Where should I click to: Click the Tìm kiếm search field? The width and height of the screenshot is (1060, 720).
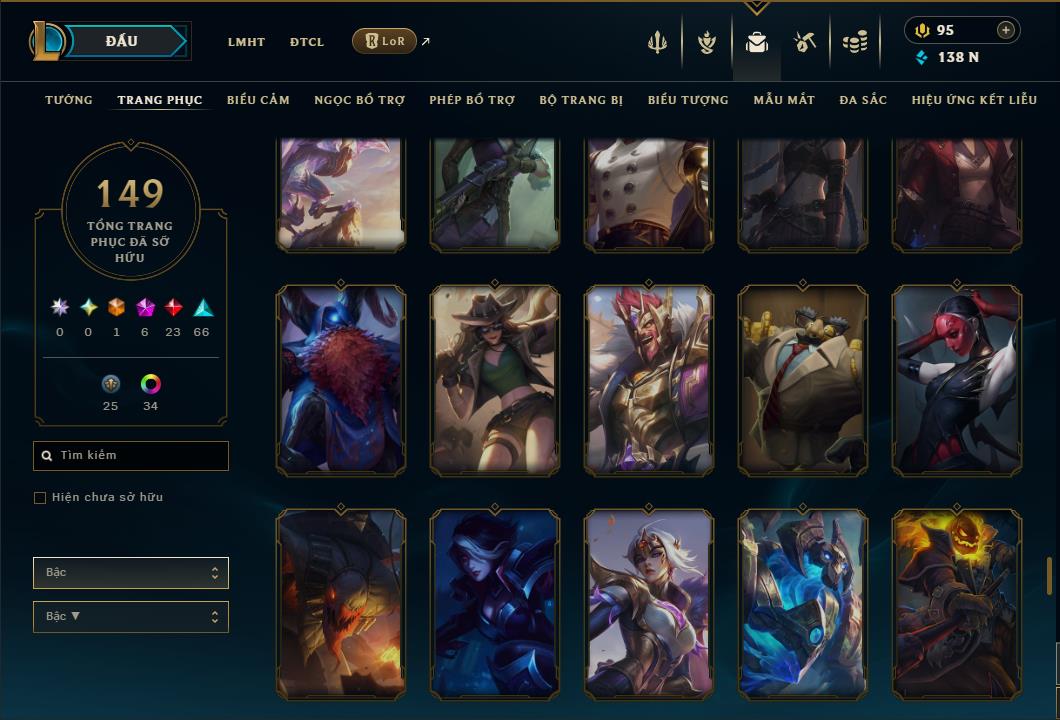131,456
